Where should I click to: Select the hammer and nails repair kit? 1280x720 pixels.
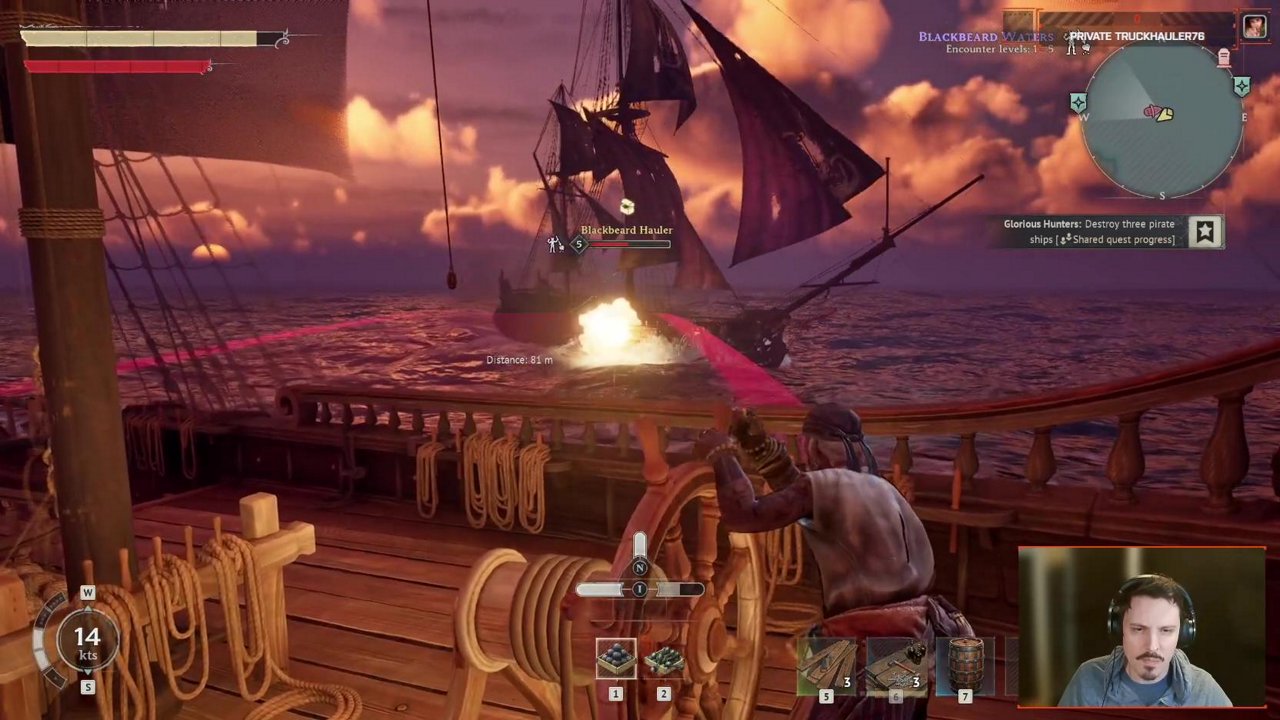895,665
